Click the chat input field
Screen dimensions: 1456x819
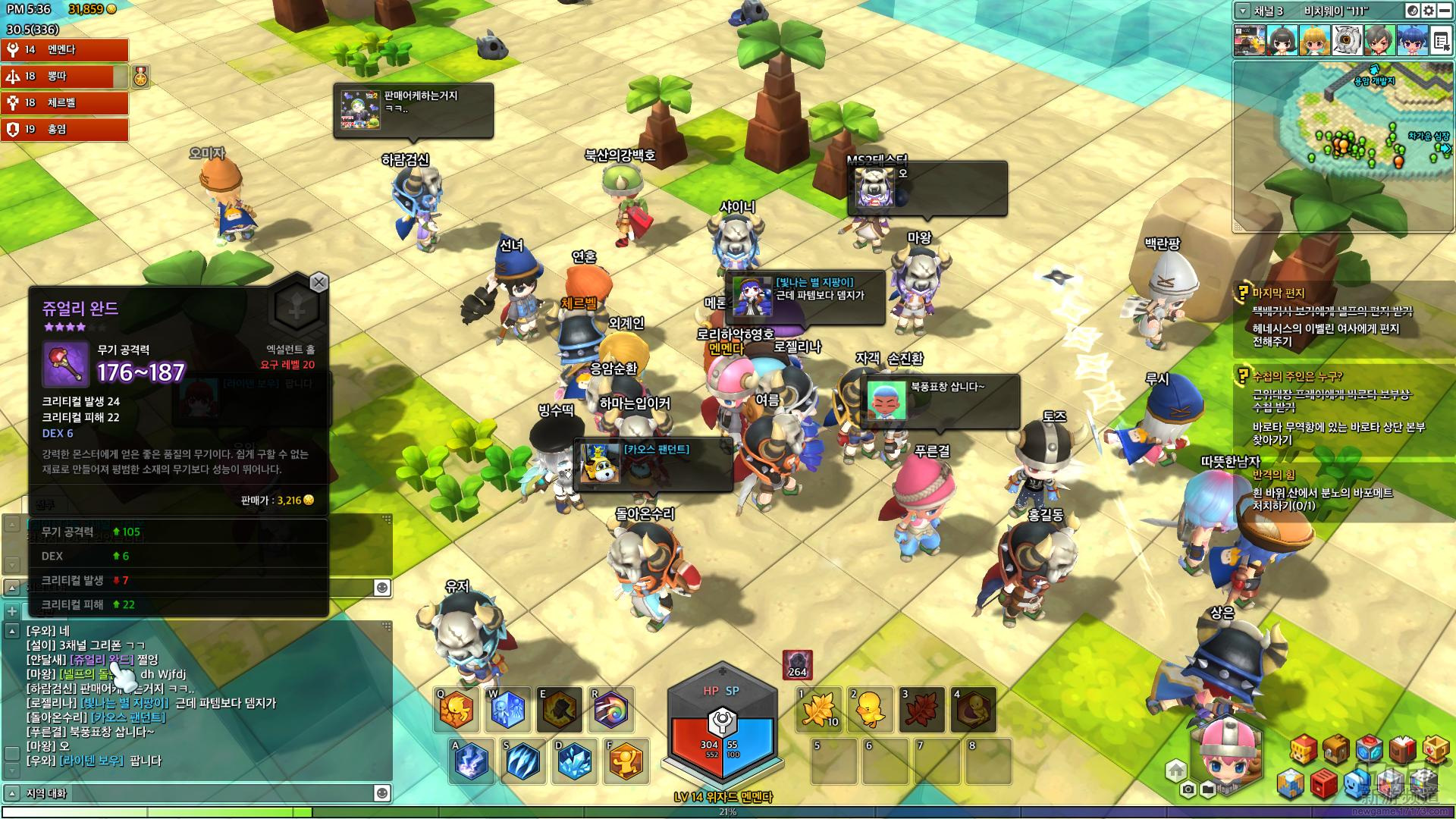(x=197, y=793)
